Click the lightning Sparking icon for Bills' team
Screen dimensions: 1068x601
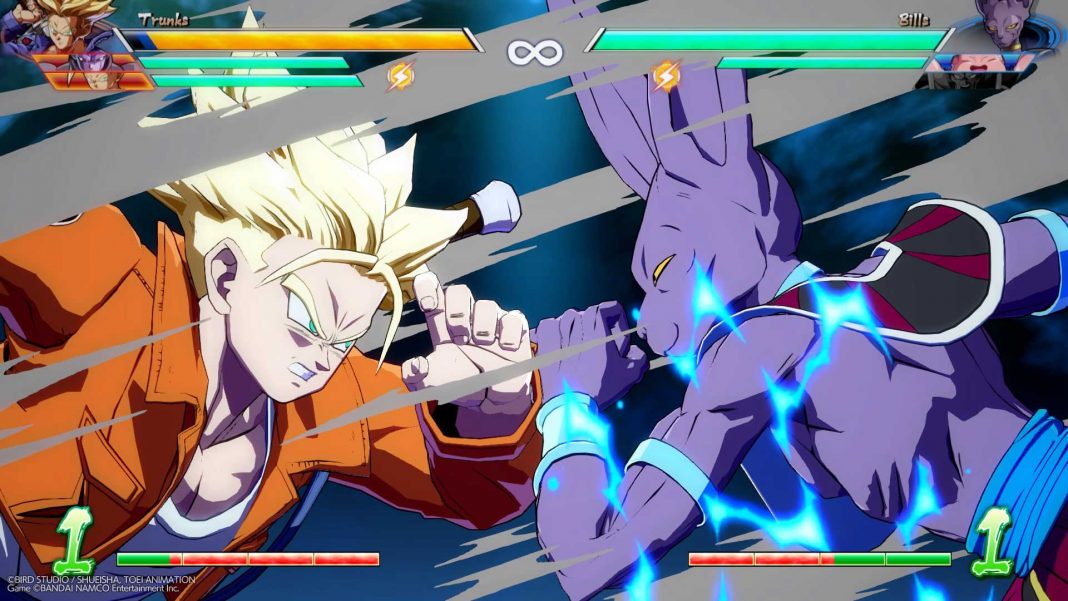(x=666, y=75)
